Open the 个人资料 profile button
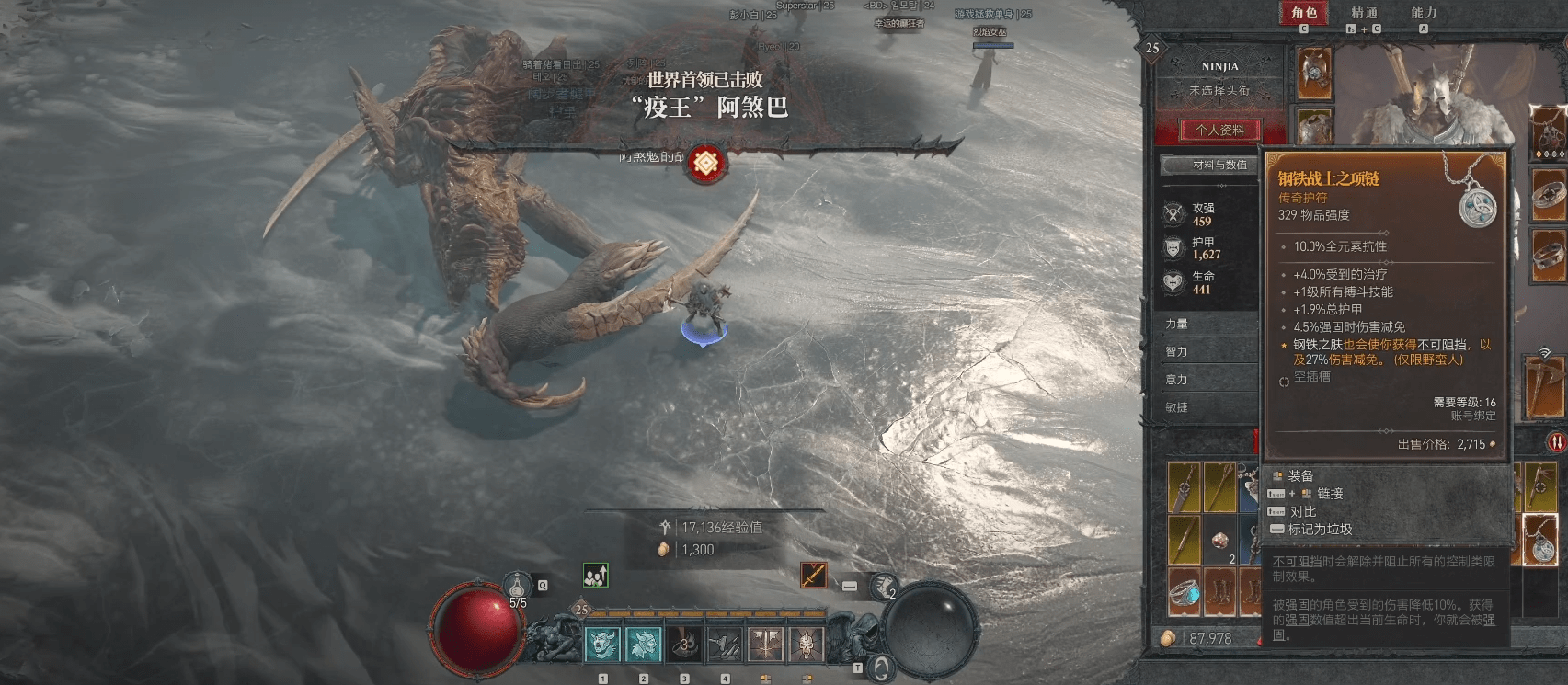1568x685 pixels. 1219,131
